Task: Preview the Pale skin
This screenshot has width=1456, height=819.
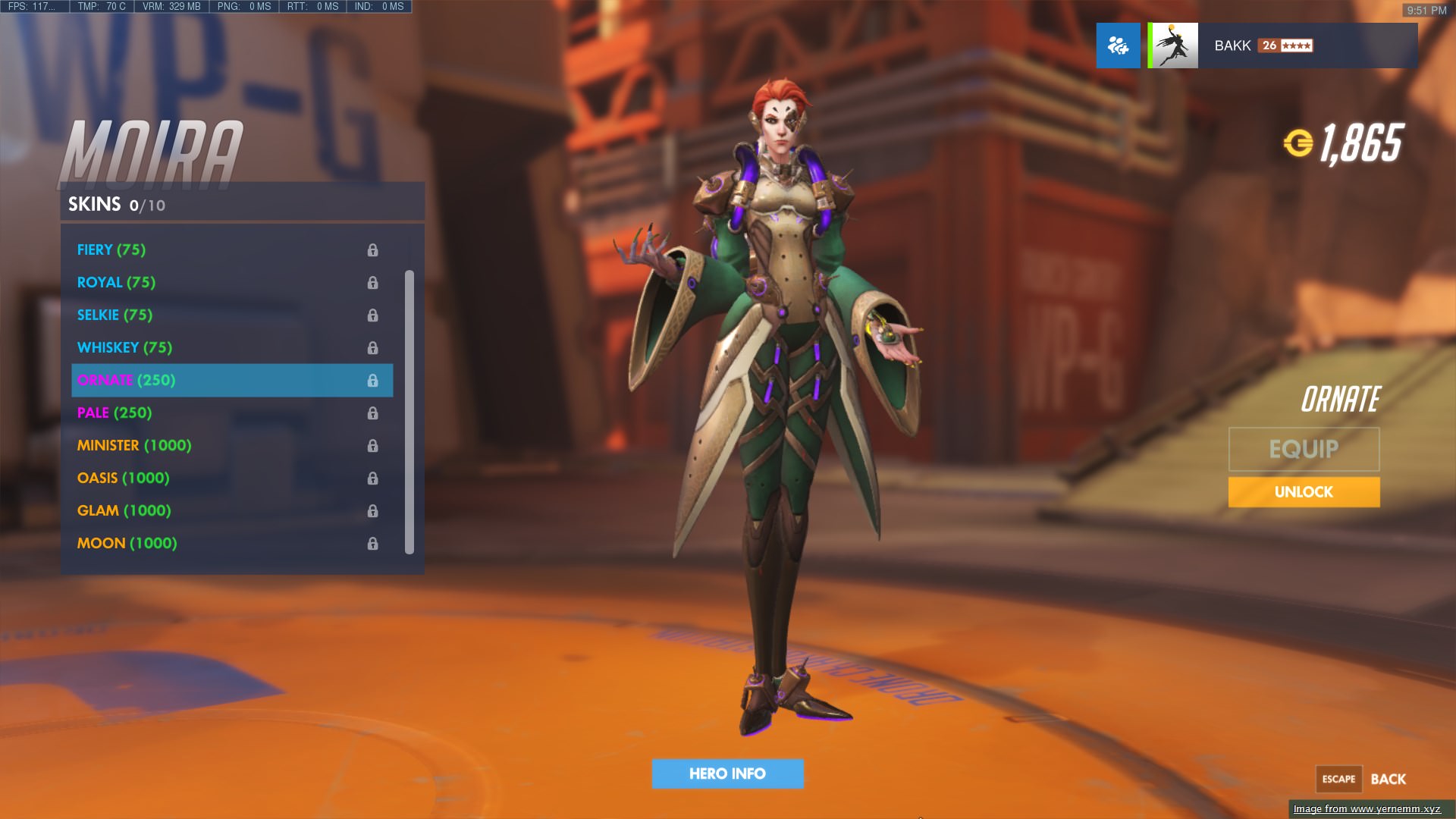Action: coord(115,413)
